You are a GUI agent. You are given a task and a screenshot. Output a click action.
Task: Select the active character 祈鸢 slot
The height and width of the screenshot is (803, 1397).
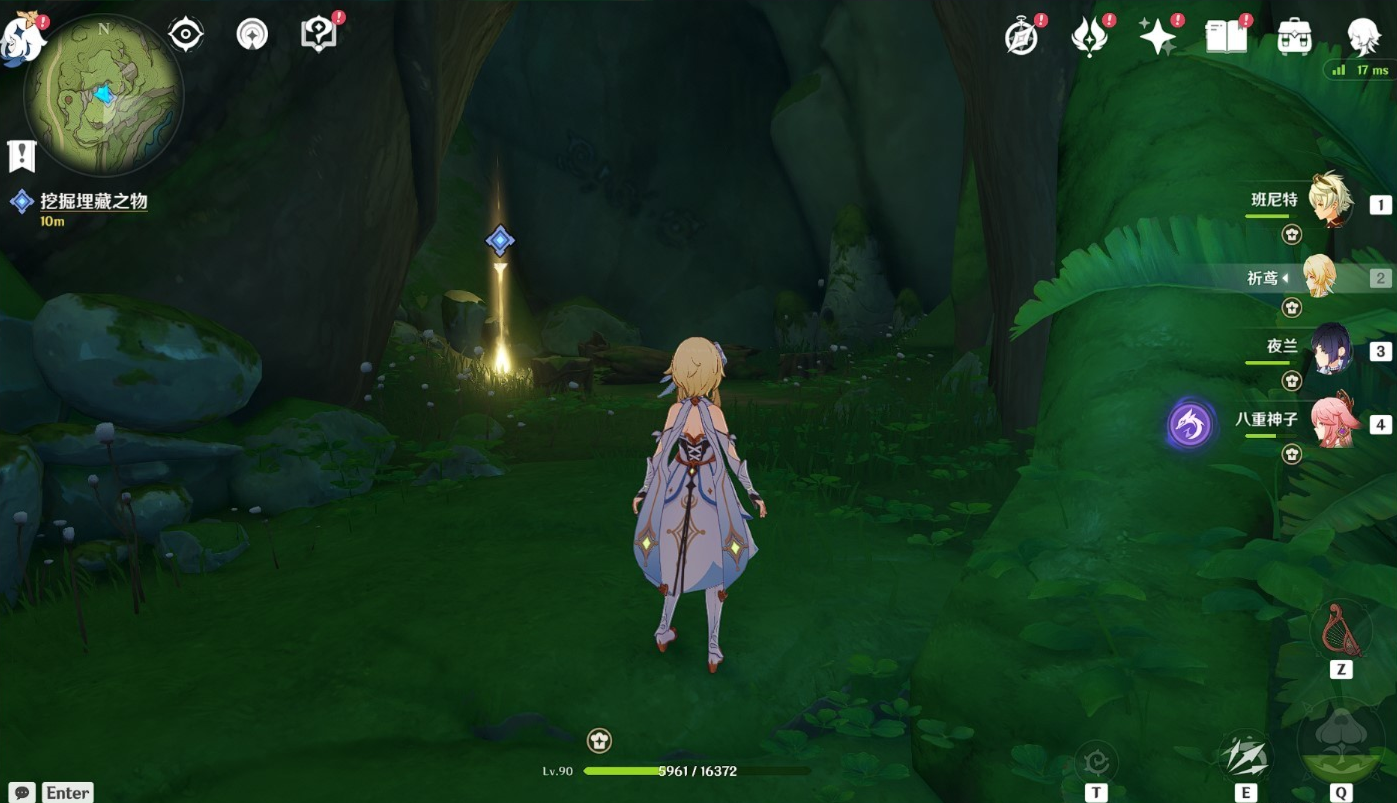click(x=1318, y=277)
